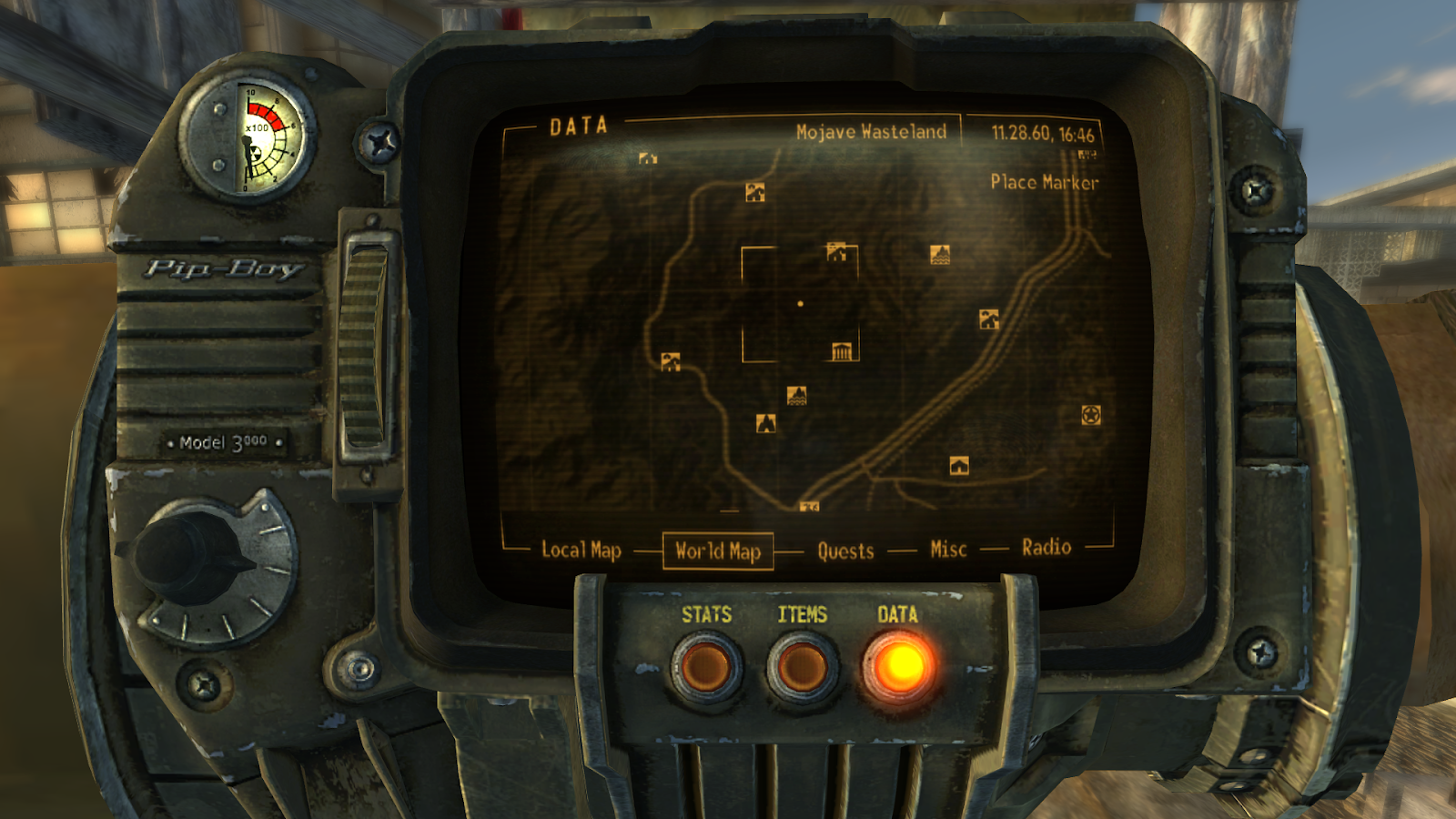Click the tent campground marker below map center
The width and height of the screenshot is (1456, 819).
coord(767,421)
